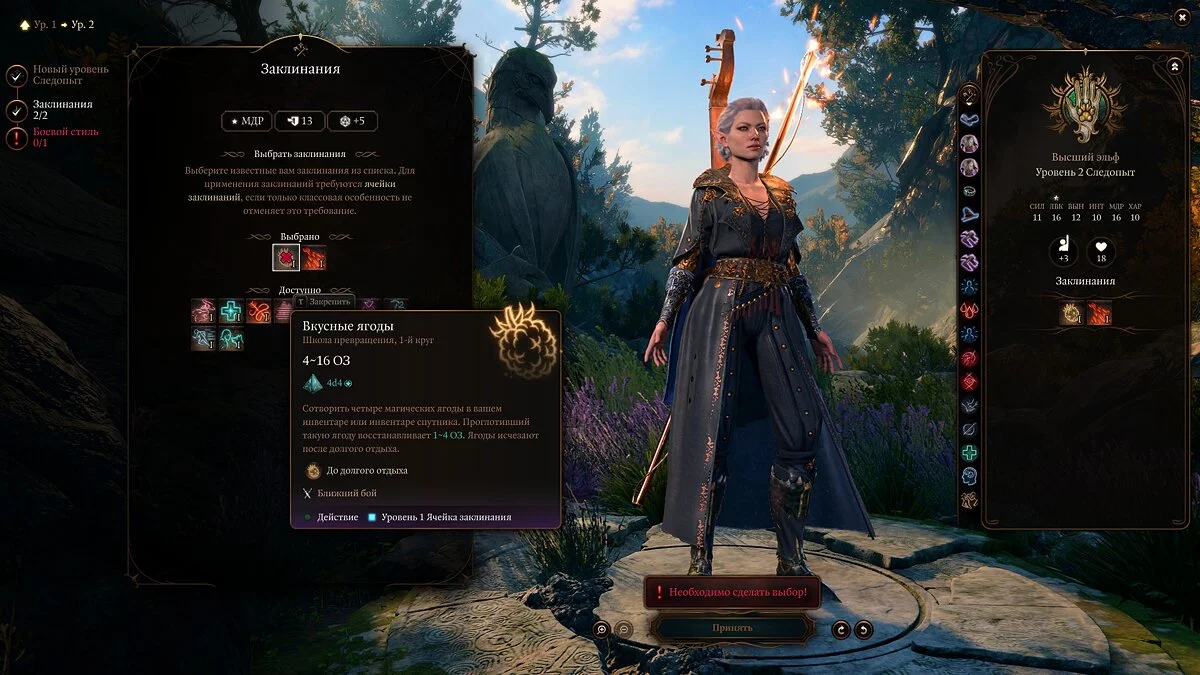The image size is (1200, 675).
Task: Click the fire spell in summary panel
Action: point(1099,314)
